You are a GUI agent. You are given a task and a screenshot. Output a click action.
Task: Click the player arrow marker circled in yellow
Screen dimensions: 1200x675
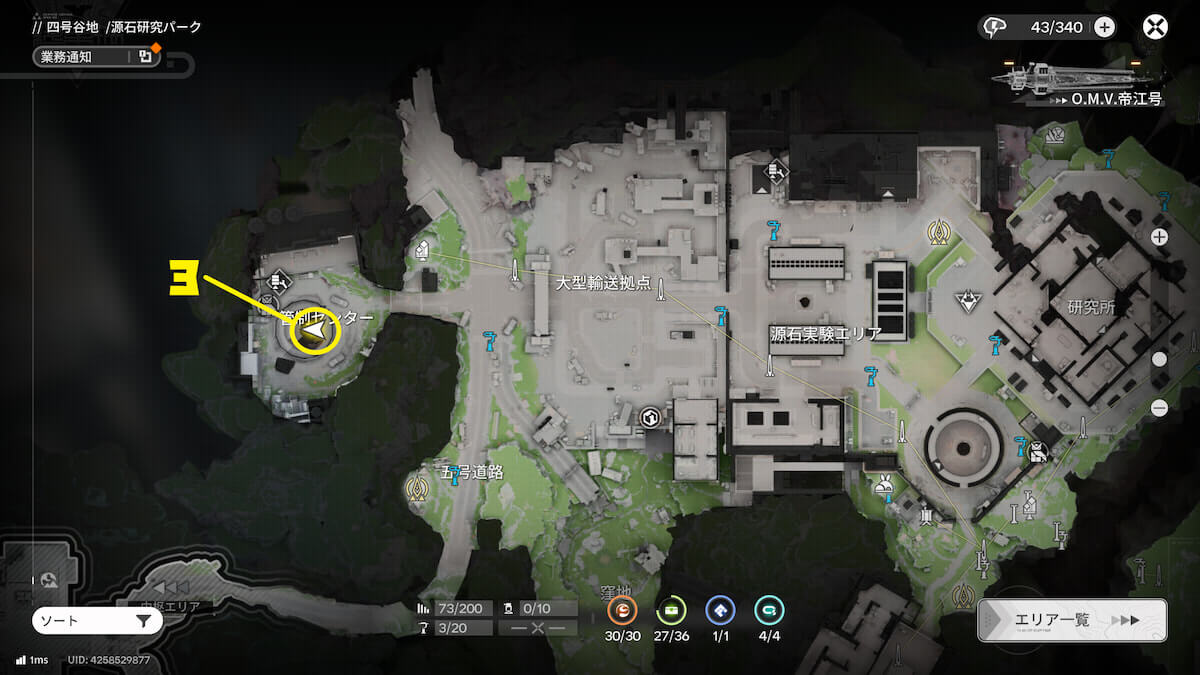(x=315, y=331)
